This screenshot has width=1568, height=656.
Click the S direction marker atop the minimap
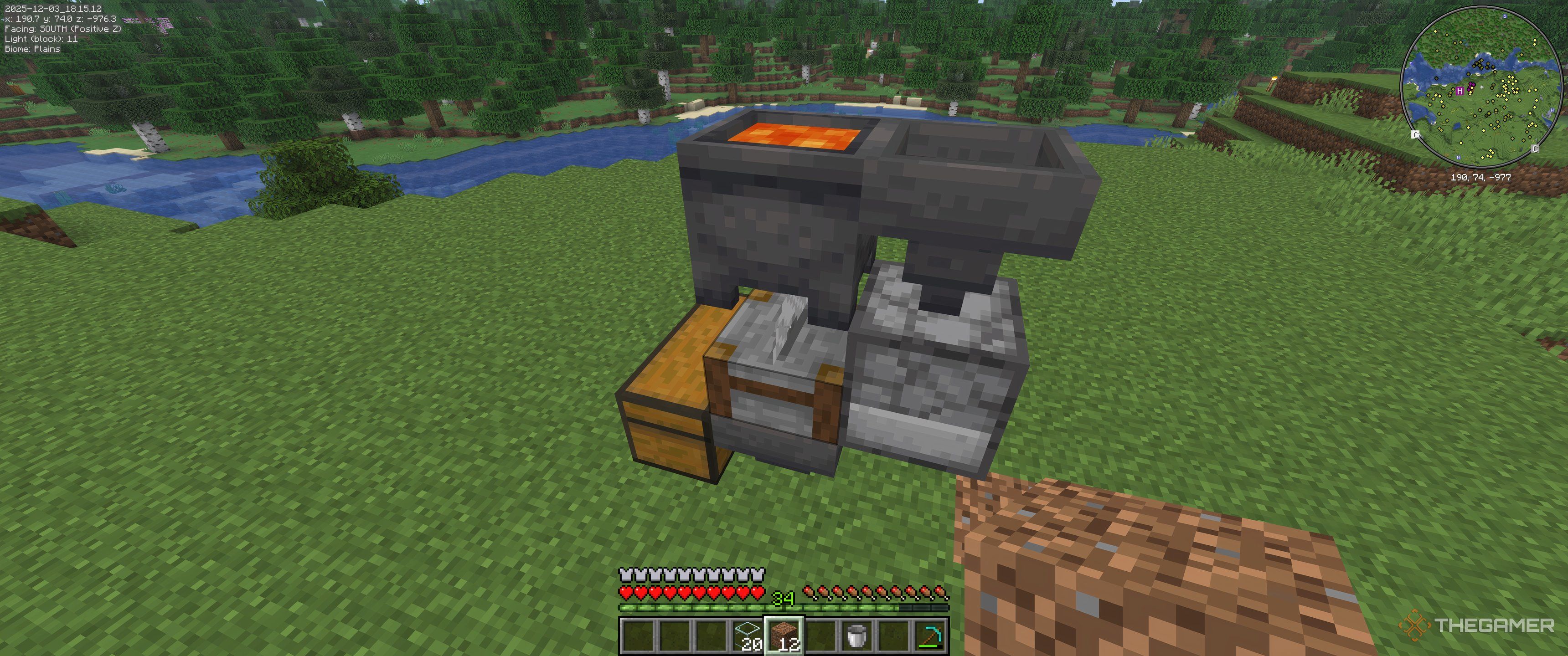[x=1505, y=16]
